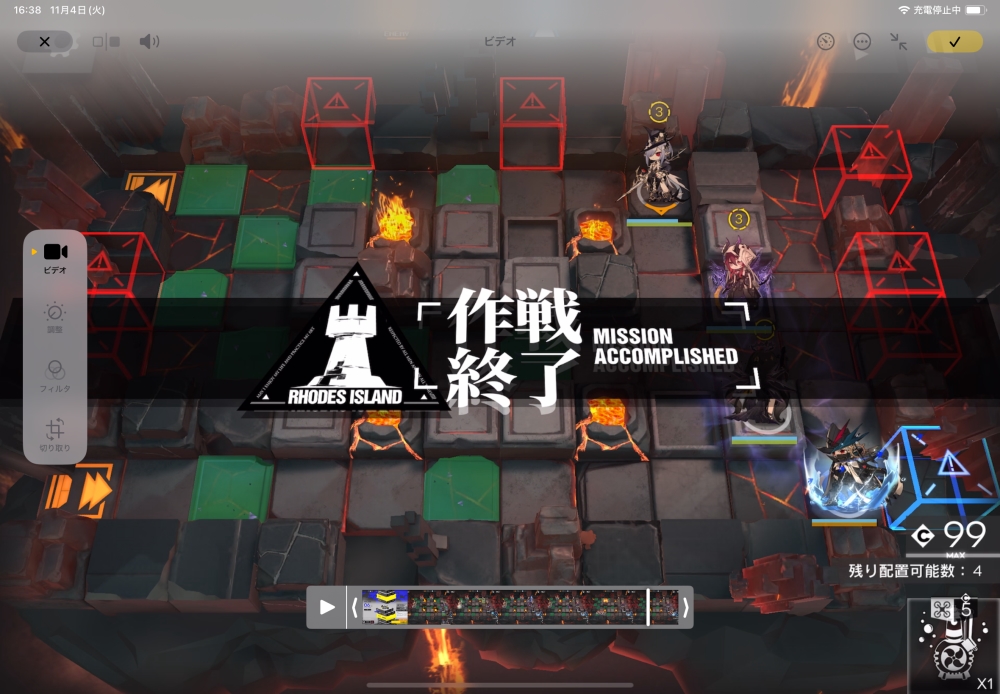Click the first frame in the video filmstrip
1000x694 pixels.
384,607
